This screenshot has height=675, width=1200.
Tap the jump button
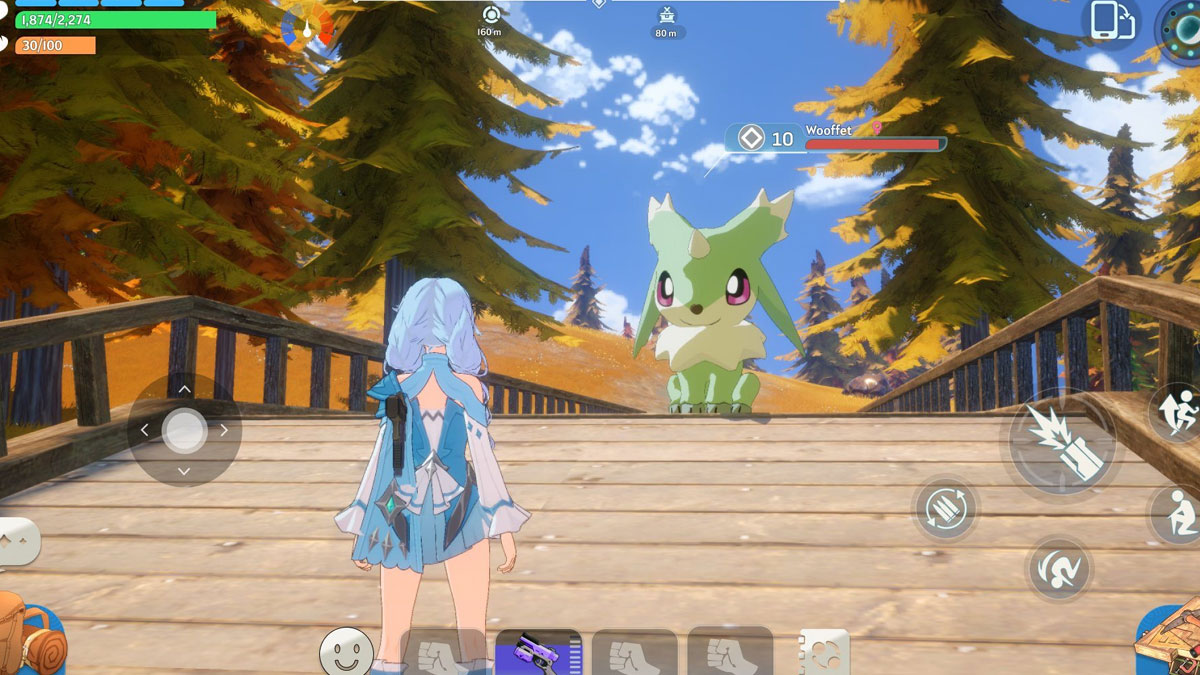point(1177,410)
